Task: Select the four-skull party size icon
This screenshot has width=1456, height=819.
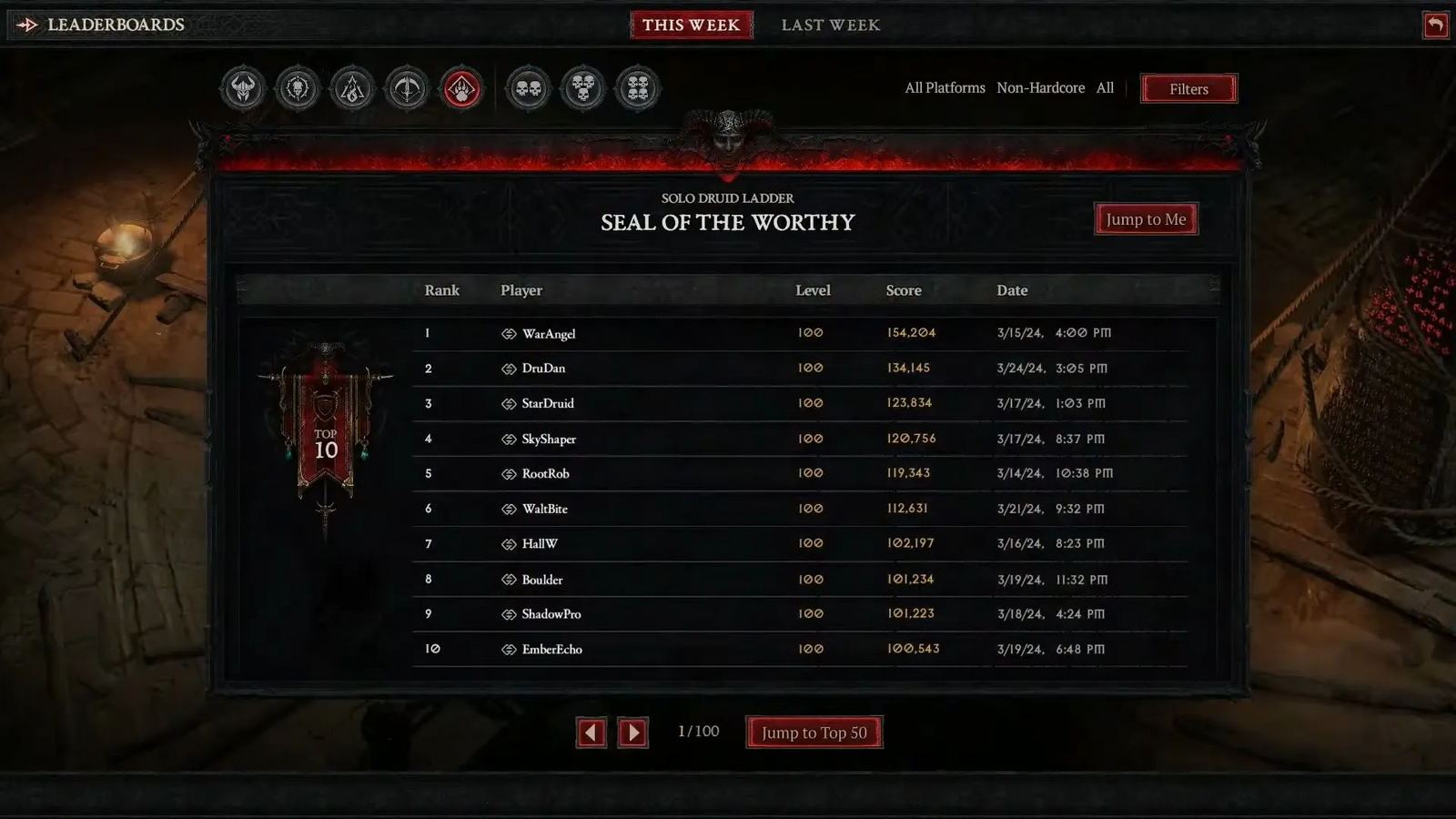Action: [x=637, y=88]
